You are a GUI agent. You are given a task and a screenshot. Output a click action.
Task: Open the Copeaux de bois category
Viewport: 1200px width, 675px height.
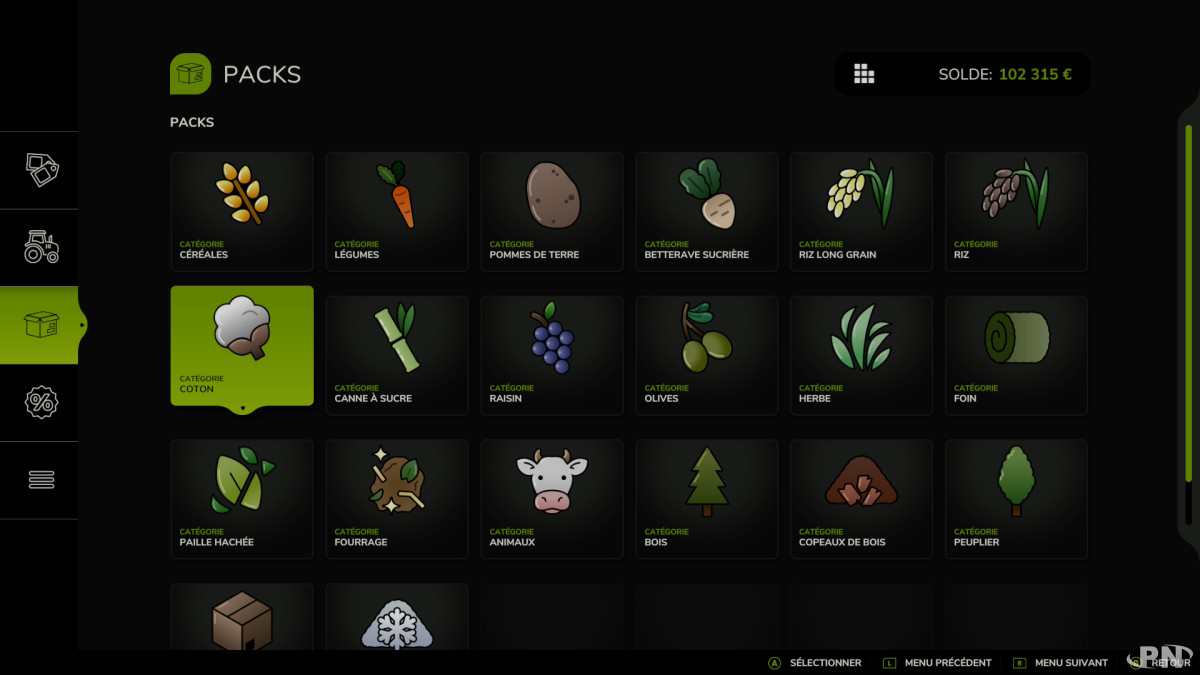click(861, 499)
